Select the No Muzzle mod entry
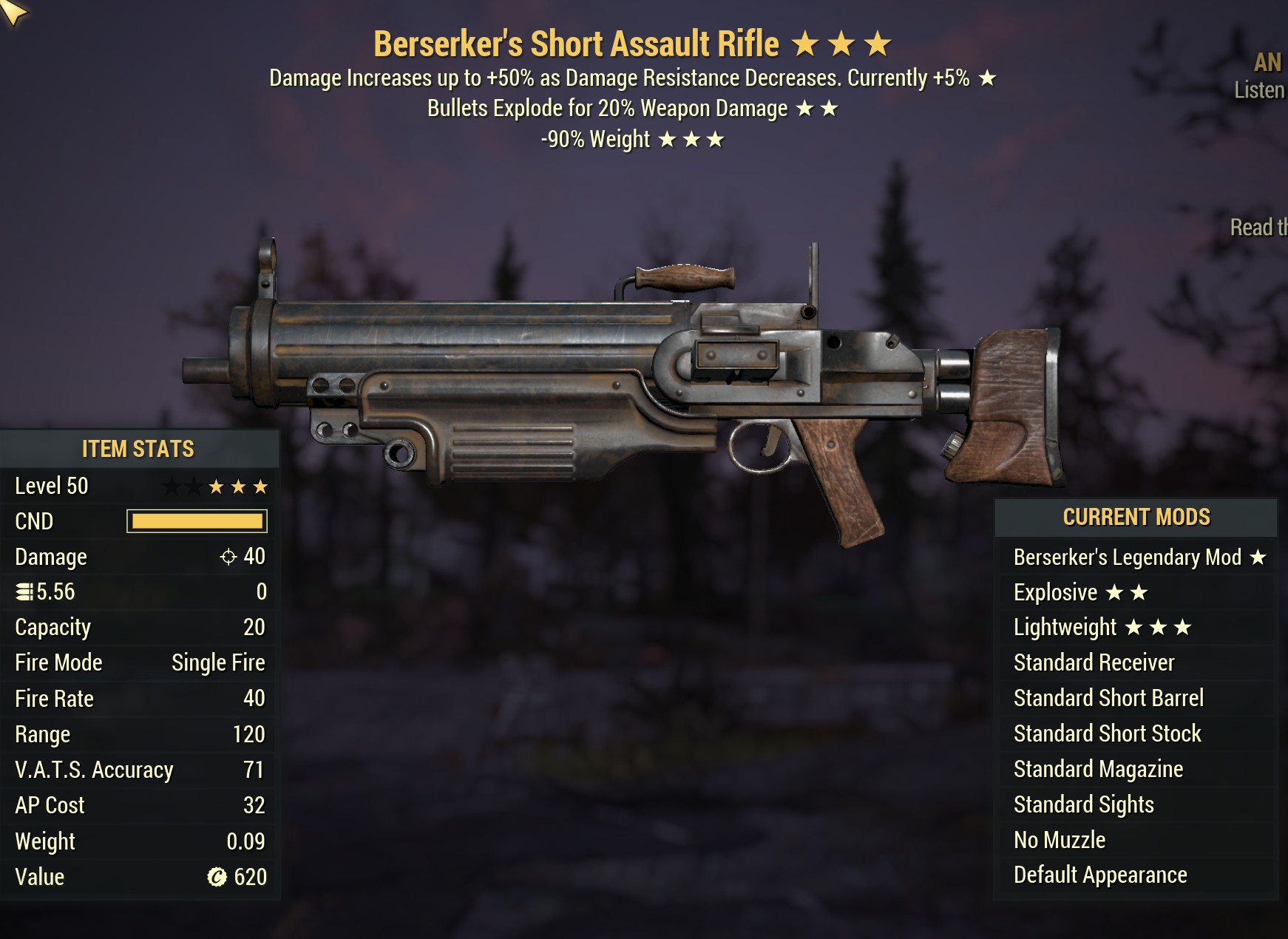 click(1059, 839)
